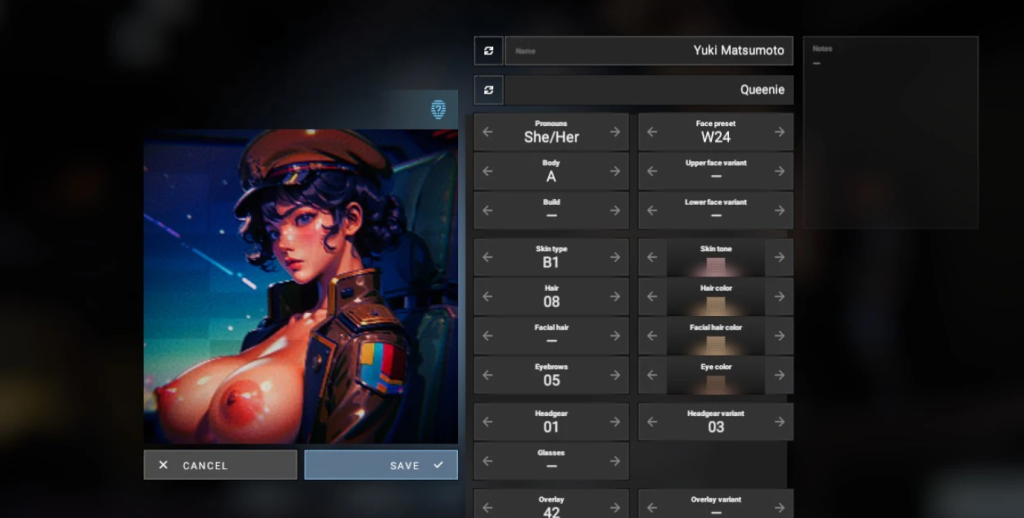Select the next Skin type

pos(615,257)
